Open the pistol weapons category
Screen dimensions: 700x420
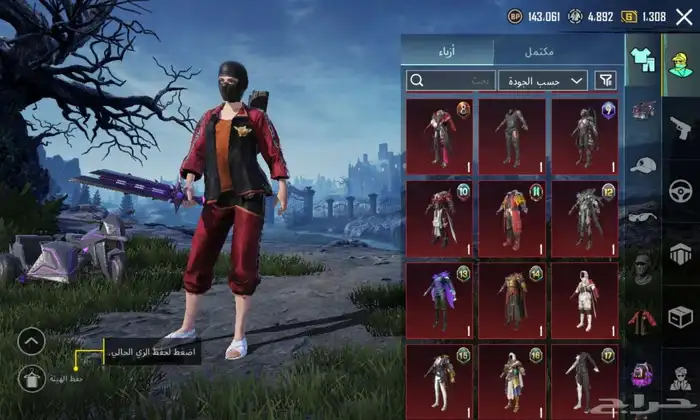pyautogui.click(x=680, y=125)
